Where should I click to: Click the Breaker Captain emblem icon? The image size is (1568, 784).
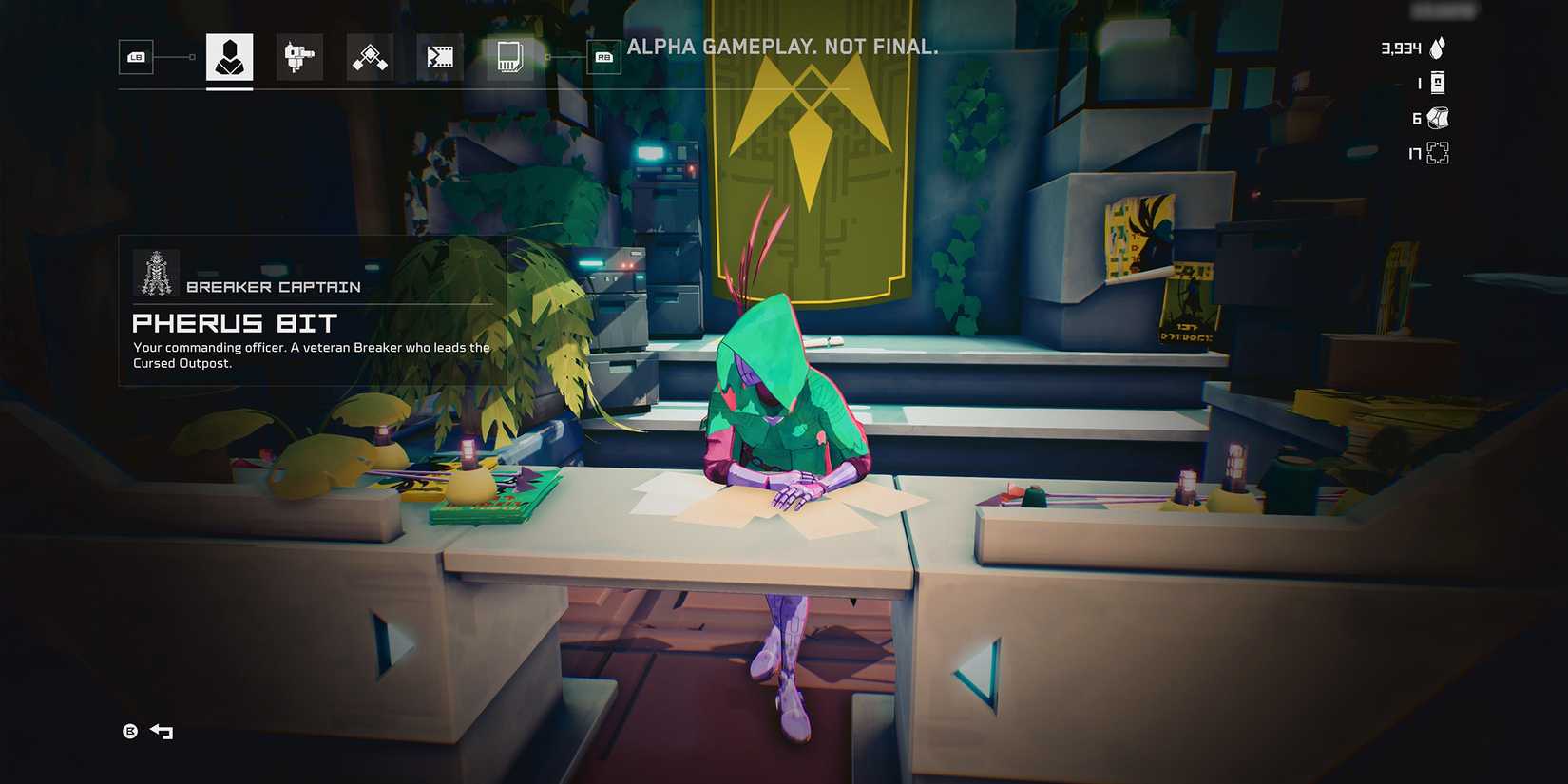pyautogui.click(x=155, y=273)
